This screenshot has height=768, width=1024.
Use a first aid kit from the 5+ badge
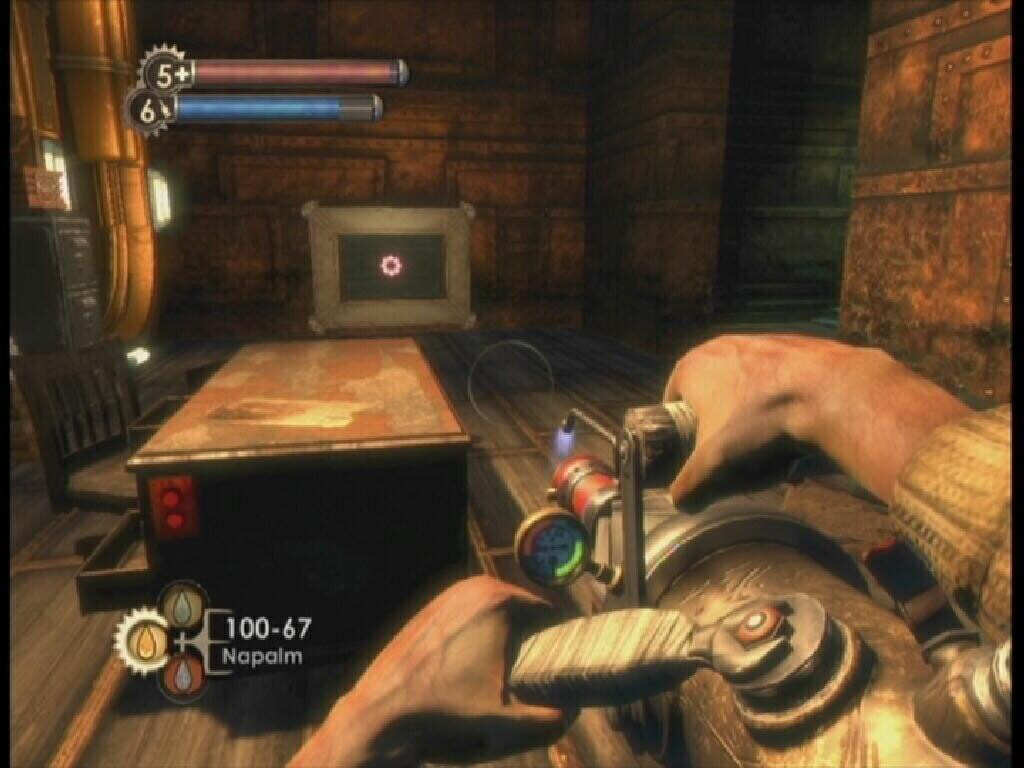coord(162,72)
